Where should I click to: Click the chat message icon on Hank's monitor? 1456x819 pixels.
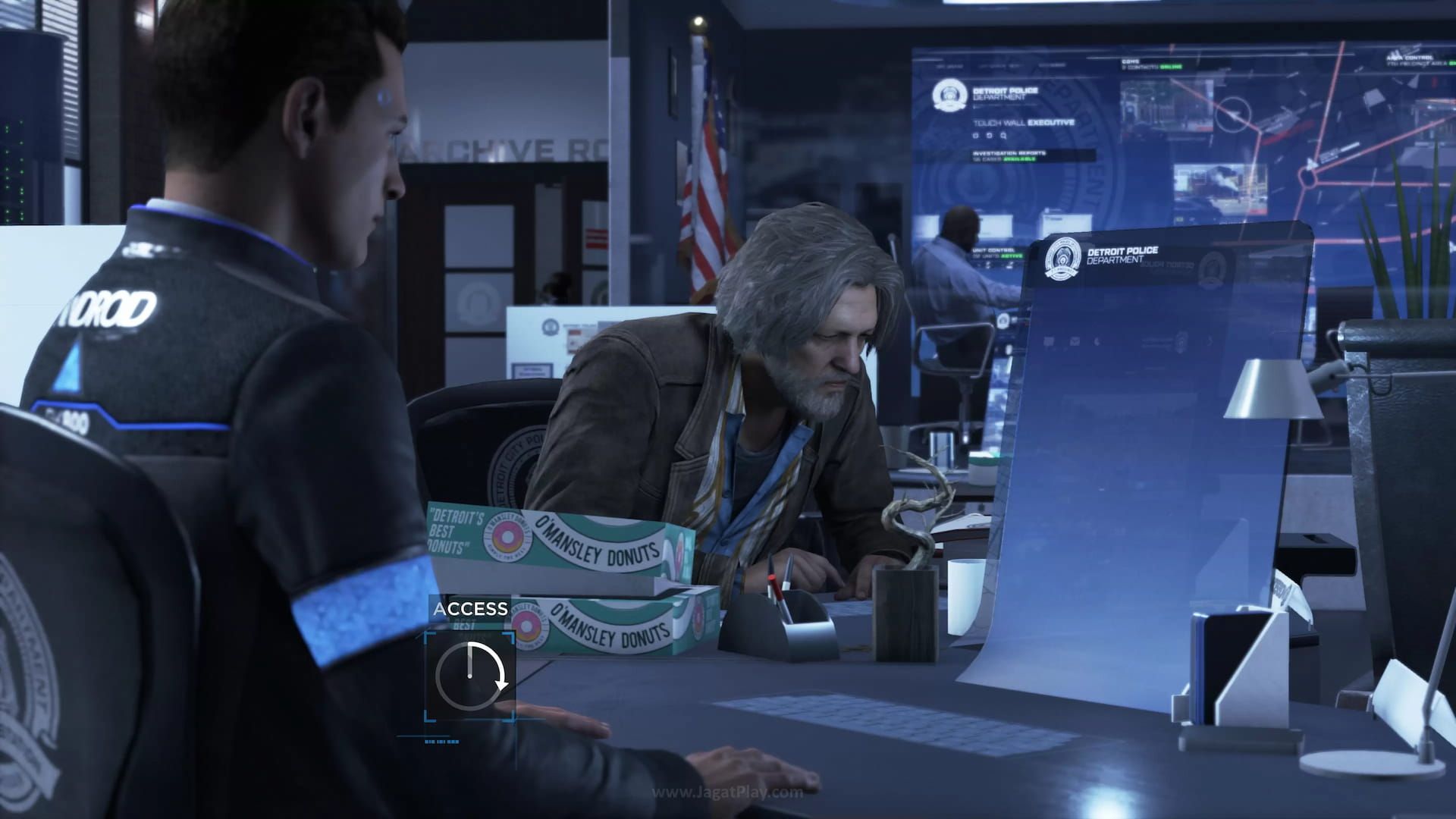[1049, 342]
